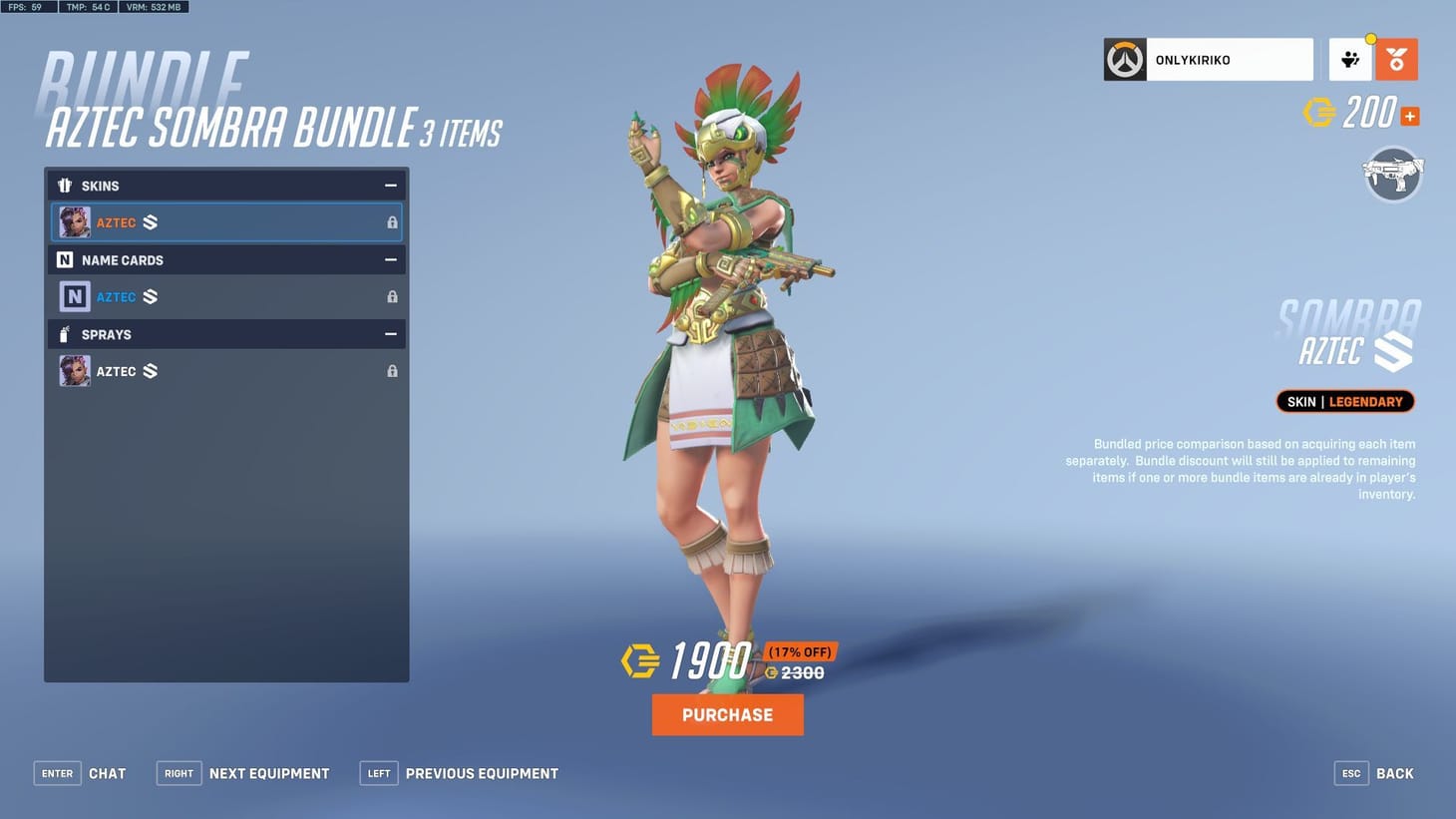Click the spray can icon on Sprays header
1456x819 pixels.
click(x=65, y=334)
